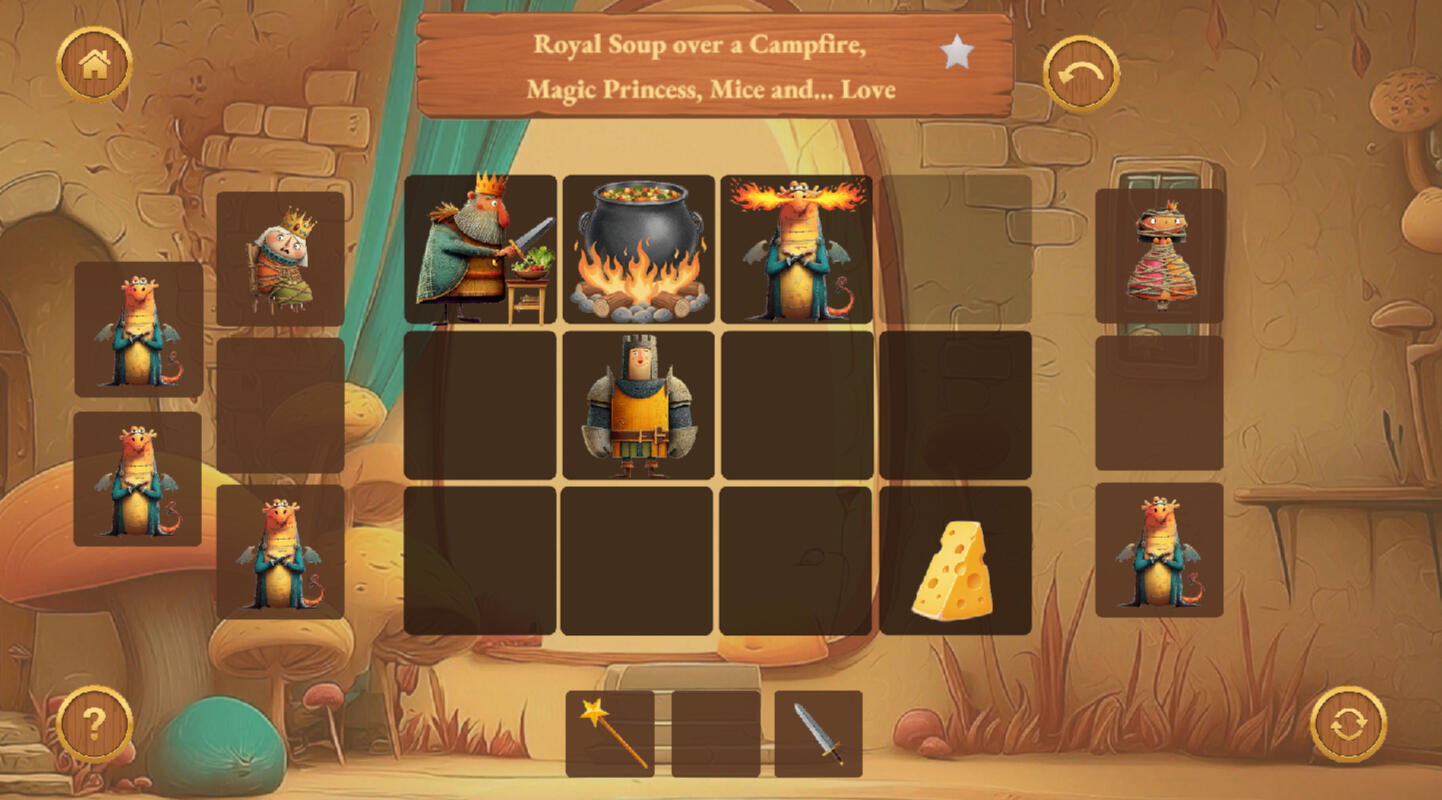Select the king chopping salad tile

click(x=480, y=250)
